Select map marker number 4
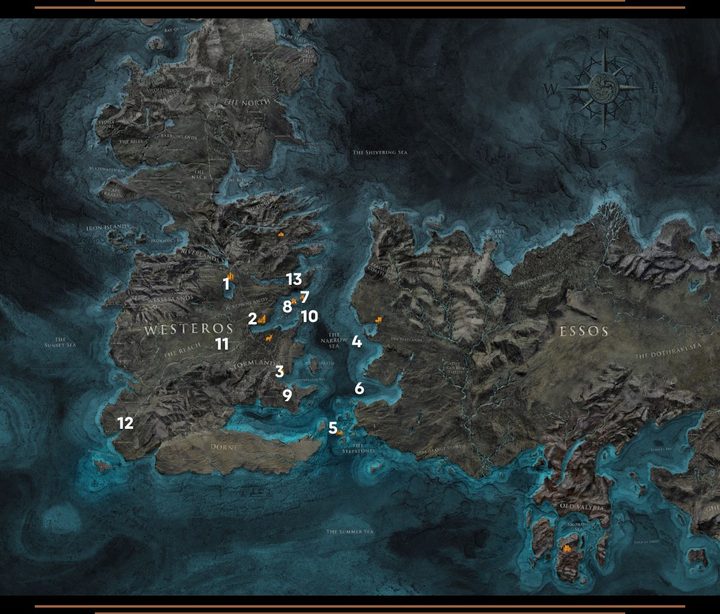This screenshot has width=720, height=614. (356, 341)
